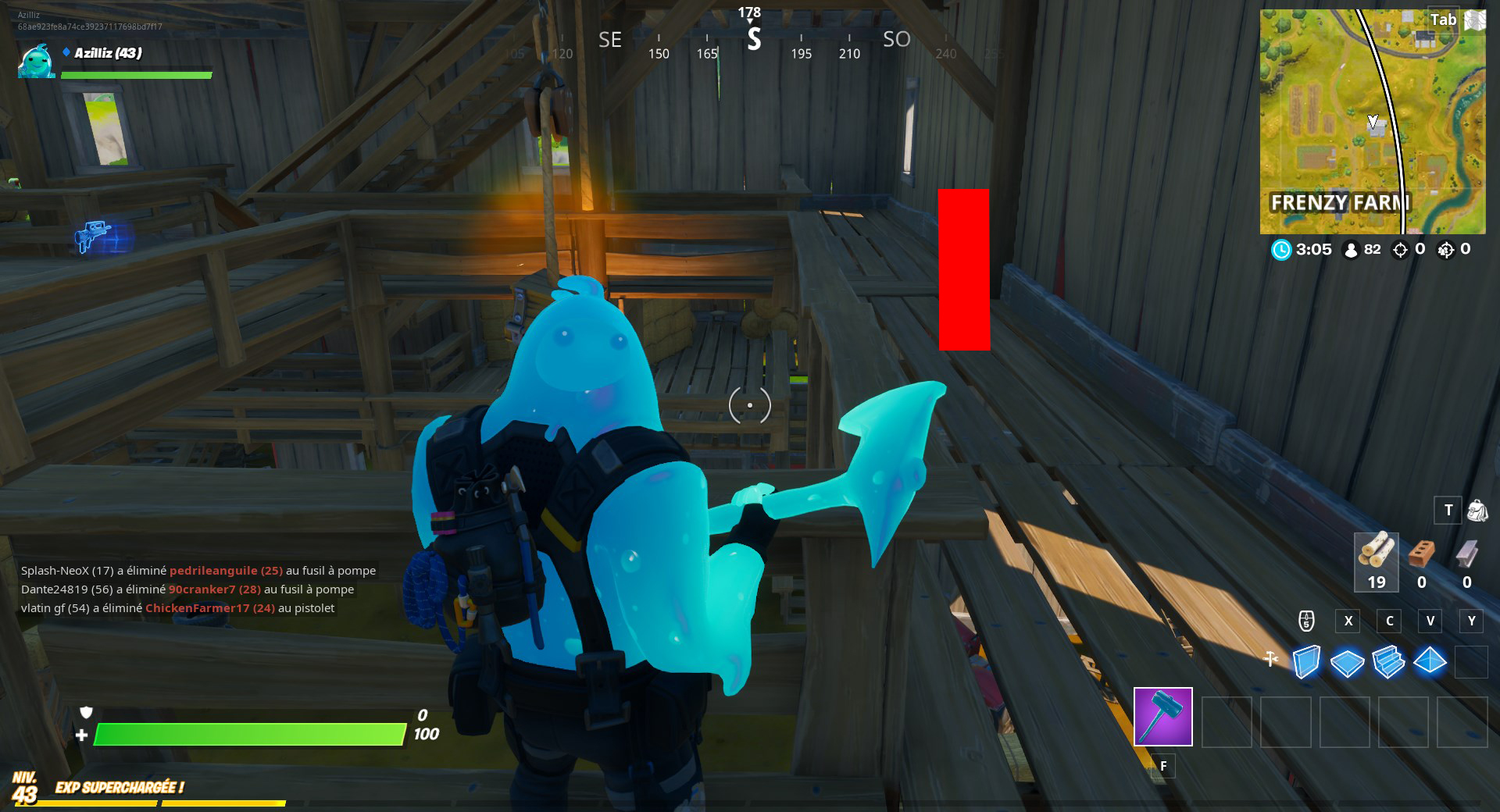Select the stairs build piece
This screenshot has height=812, width=1500.
tap(1388, 663)
